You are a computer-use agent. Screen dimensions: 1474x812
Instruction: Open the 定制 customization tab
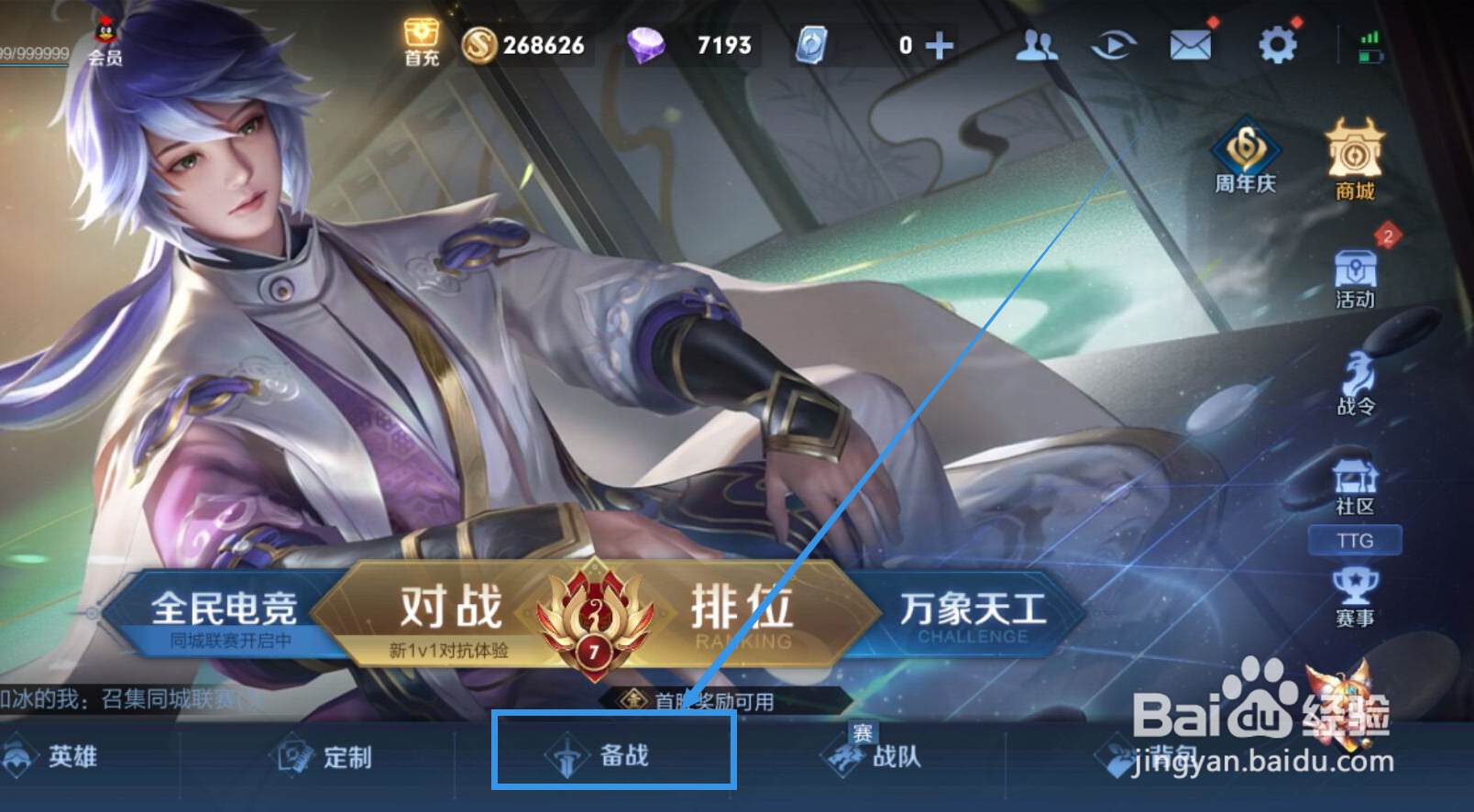[332, 758]
